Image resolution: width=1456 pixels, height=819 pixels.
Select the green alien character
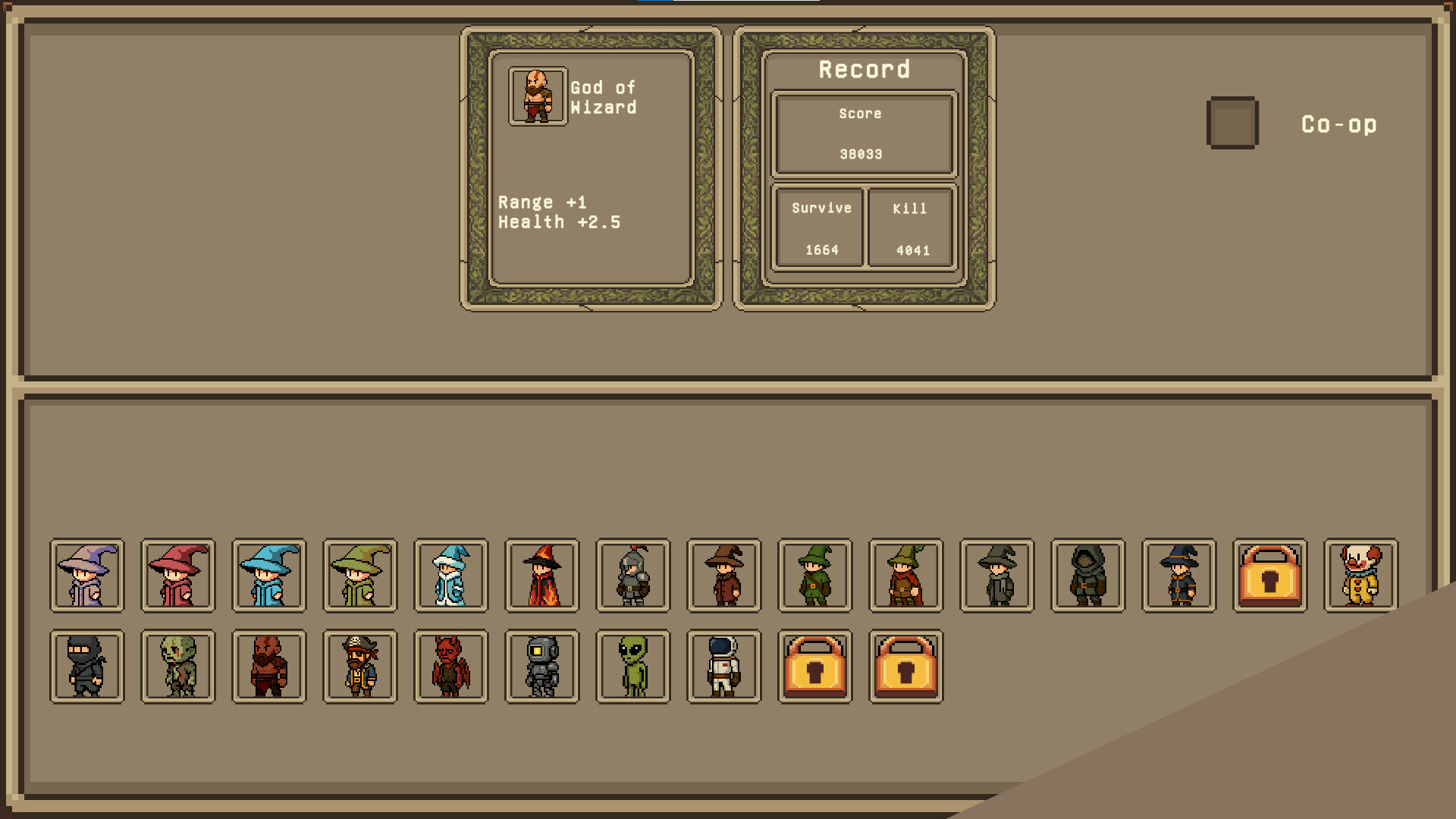[632, 667]
